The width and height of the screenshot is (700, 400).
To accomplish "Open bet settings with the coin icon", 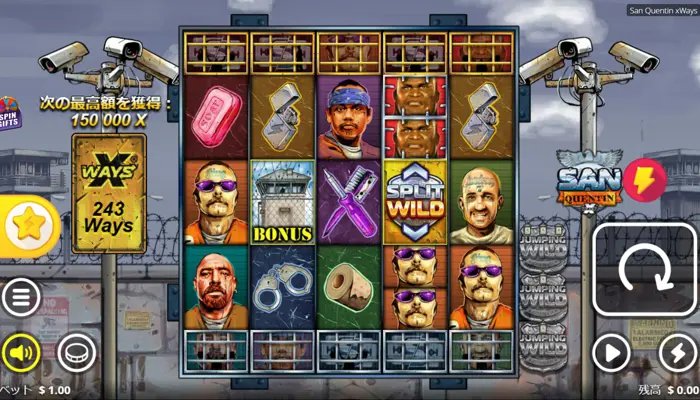I will (75, 352).
